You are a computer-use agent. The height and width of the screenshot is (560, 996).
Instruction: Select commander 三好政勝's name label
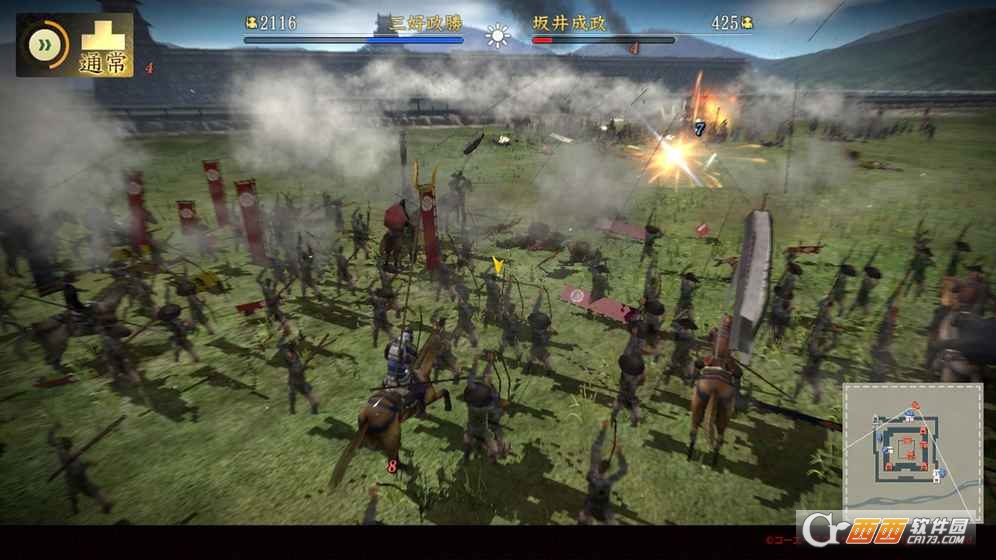click(418, 22)
